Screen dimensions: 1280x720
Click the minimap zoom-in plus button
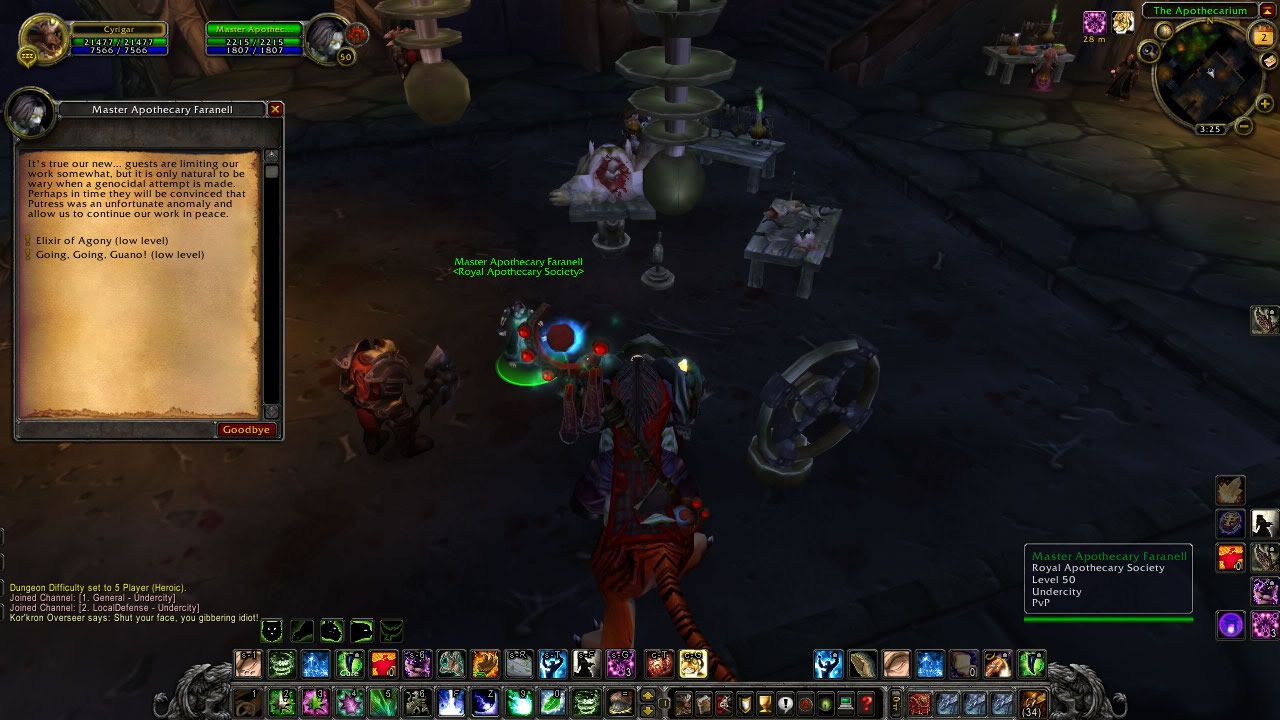pos(1263,103)
